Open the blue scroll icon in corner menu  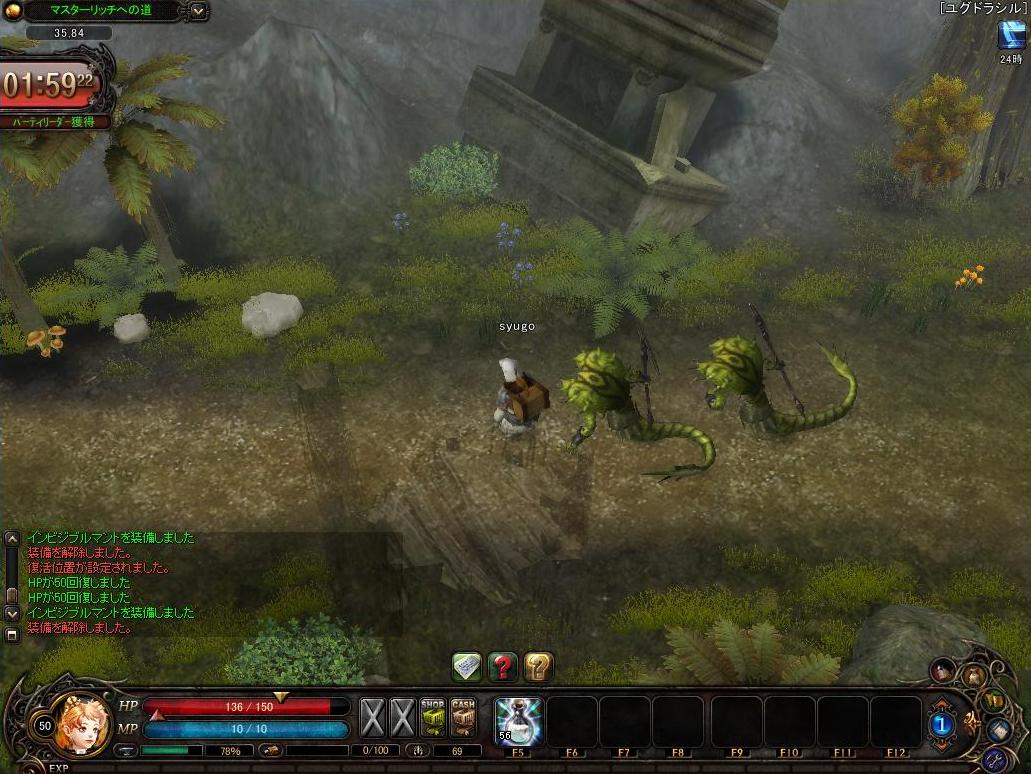coord(1000,731)
